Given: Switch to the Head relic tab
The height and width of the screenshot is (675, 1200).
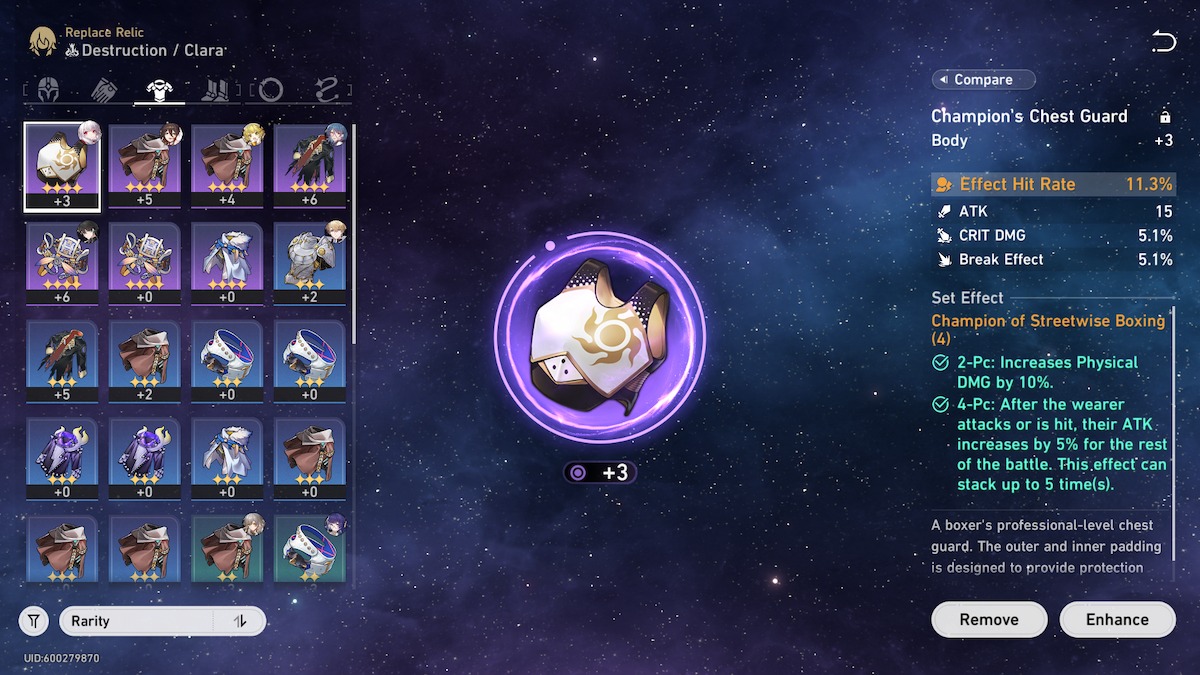Looking at the screenshot, I should point(48,90).
